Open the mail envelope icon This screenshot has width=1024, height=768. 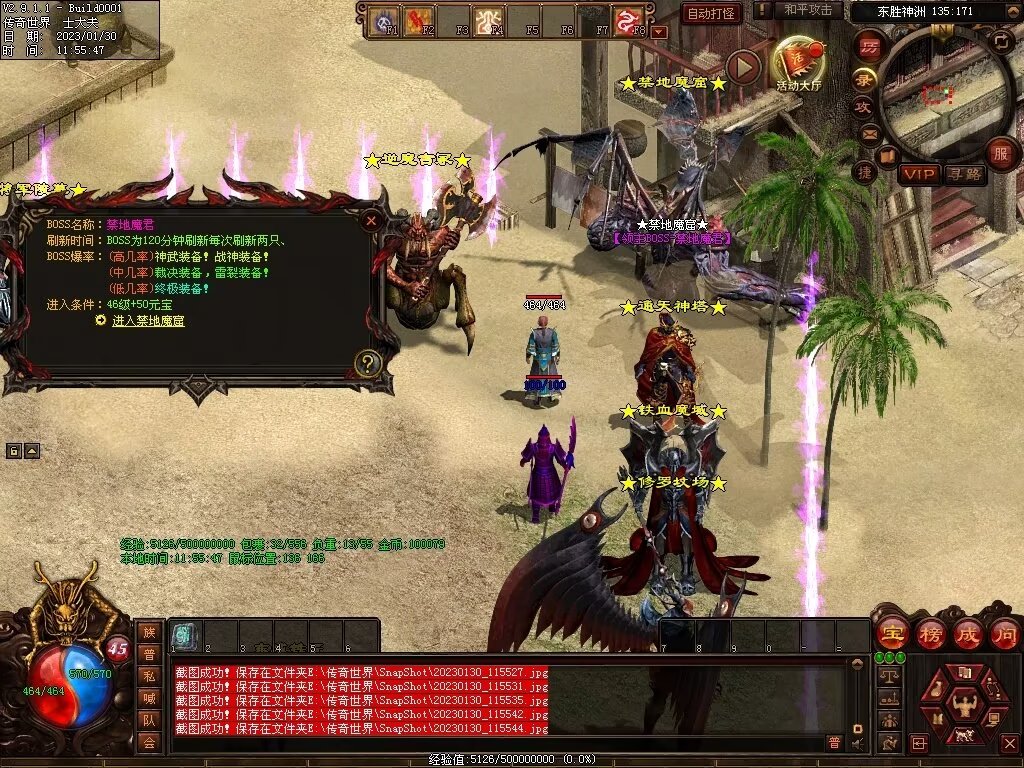click(869, 133)
